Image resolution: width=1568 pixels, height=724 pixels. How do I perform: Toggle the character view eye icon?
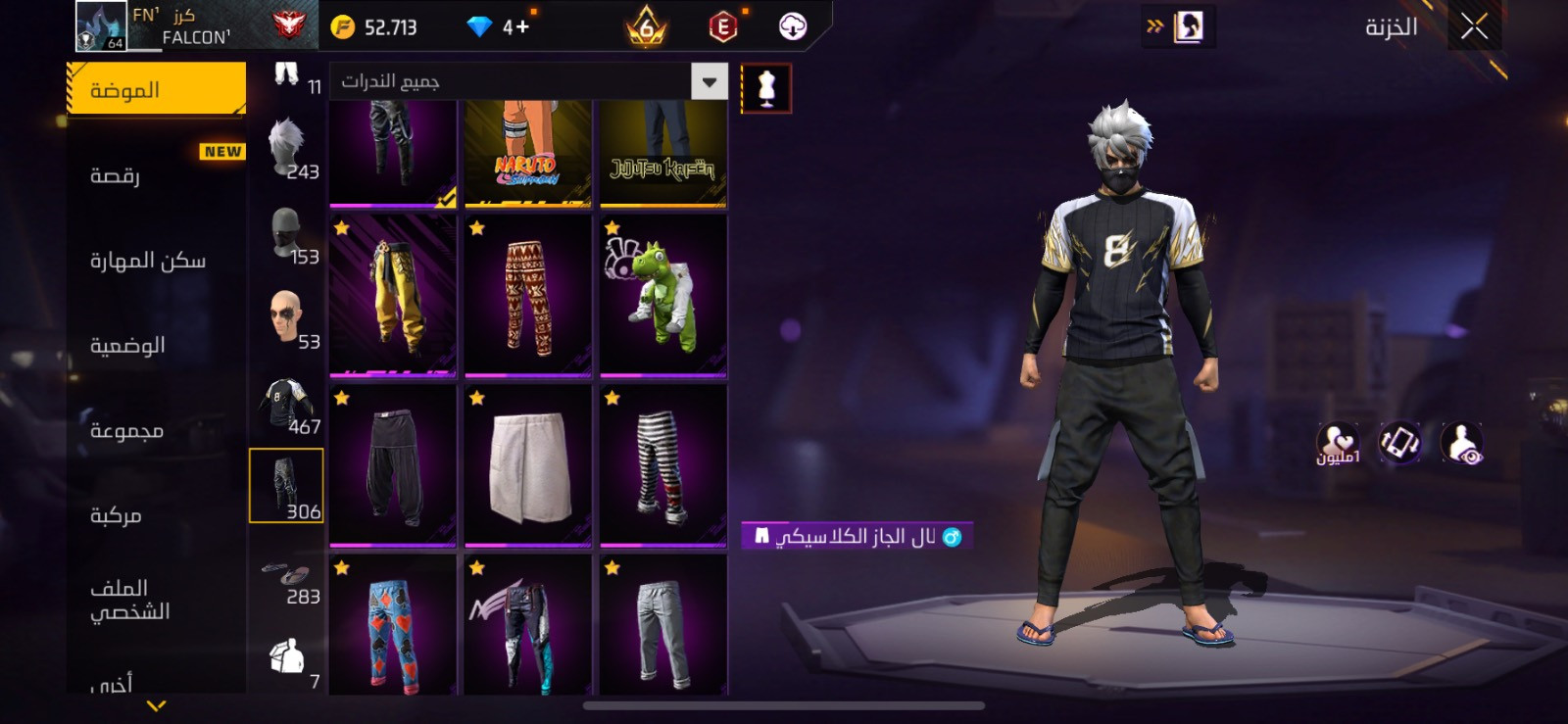click(x=1461, y=443)
